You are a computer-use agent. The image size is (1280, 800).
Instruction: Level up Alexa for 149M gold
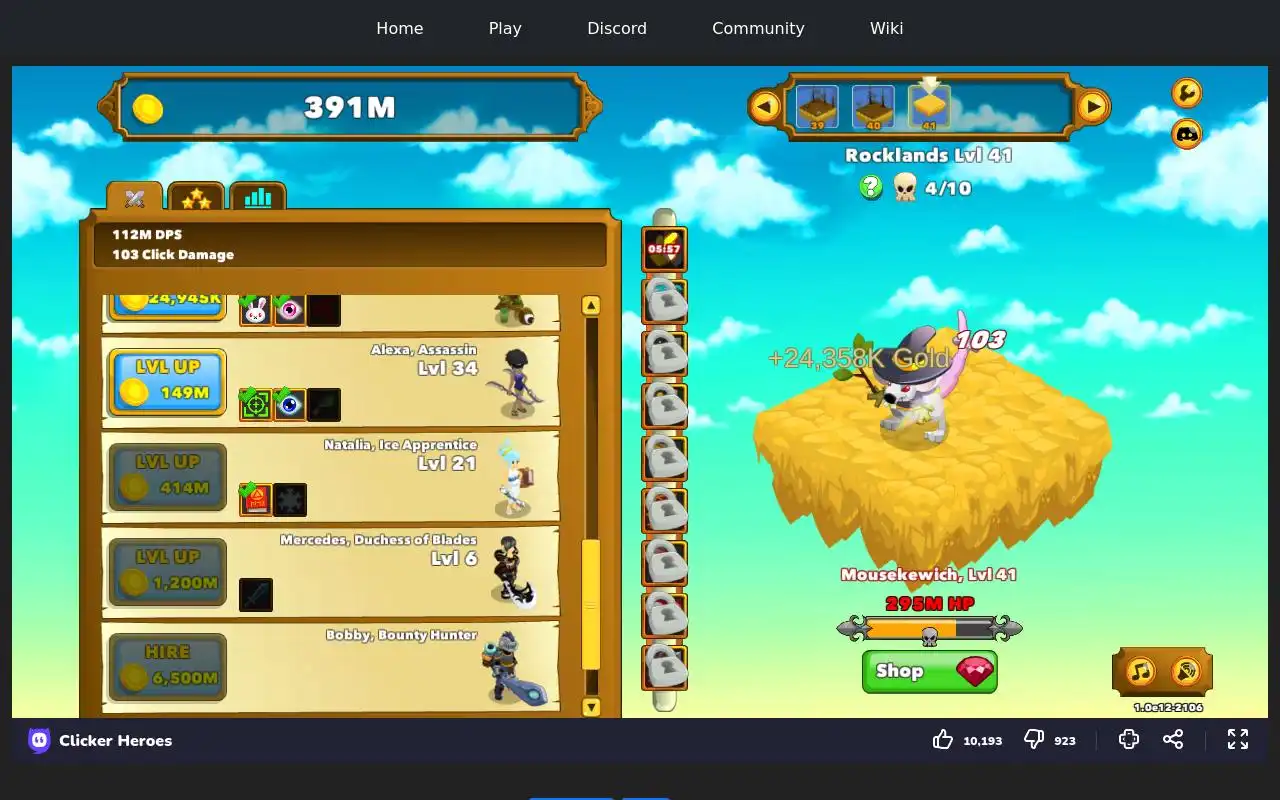click(167, 382)
